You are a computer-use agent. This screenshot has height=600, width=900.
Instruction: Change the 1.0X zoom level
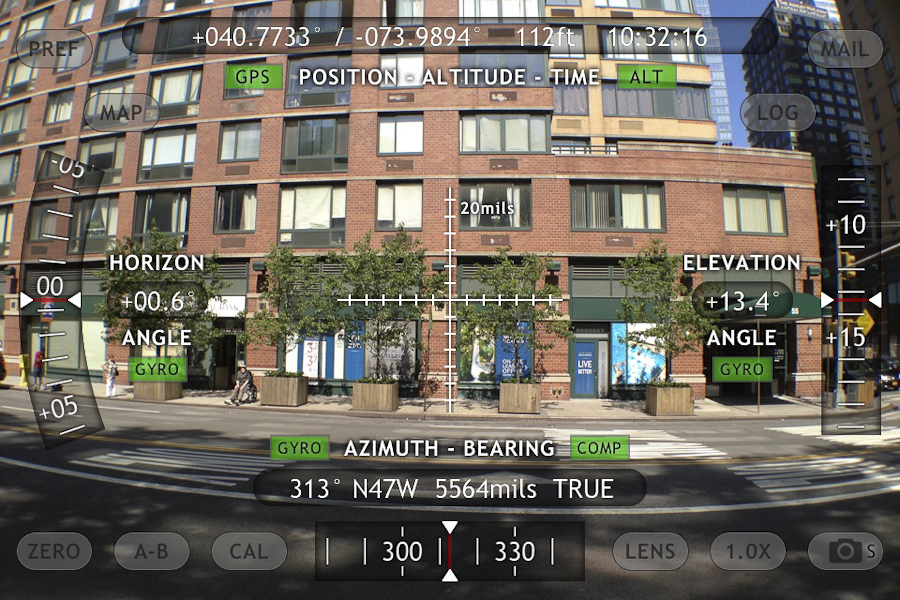[x=748, y=551]
